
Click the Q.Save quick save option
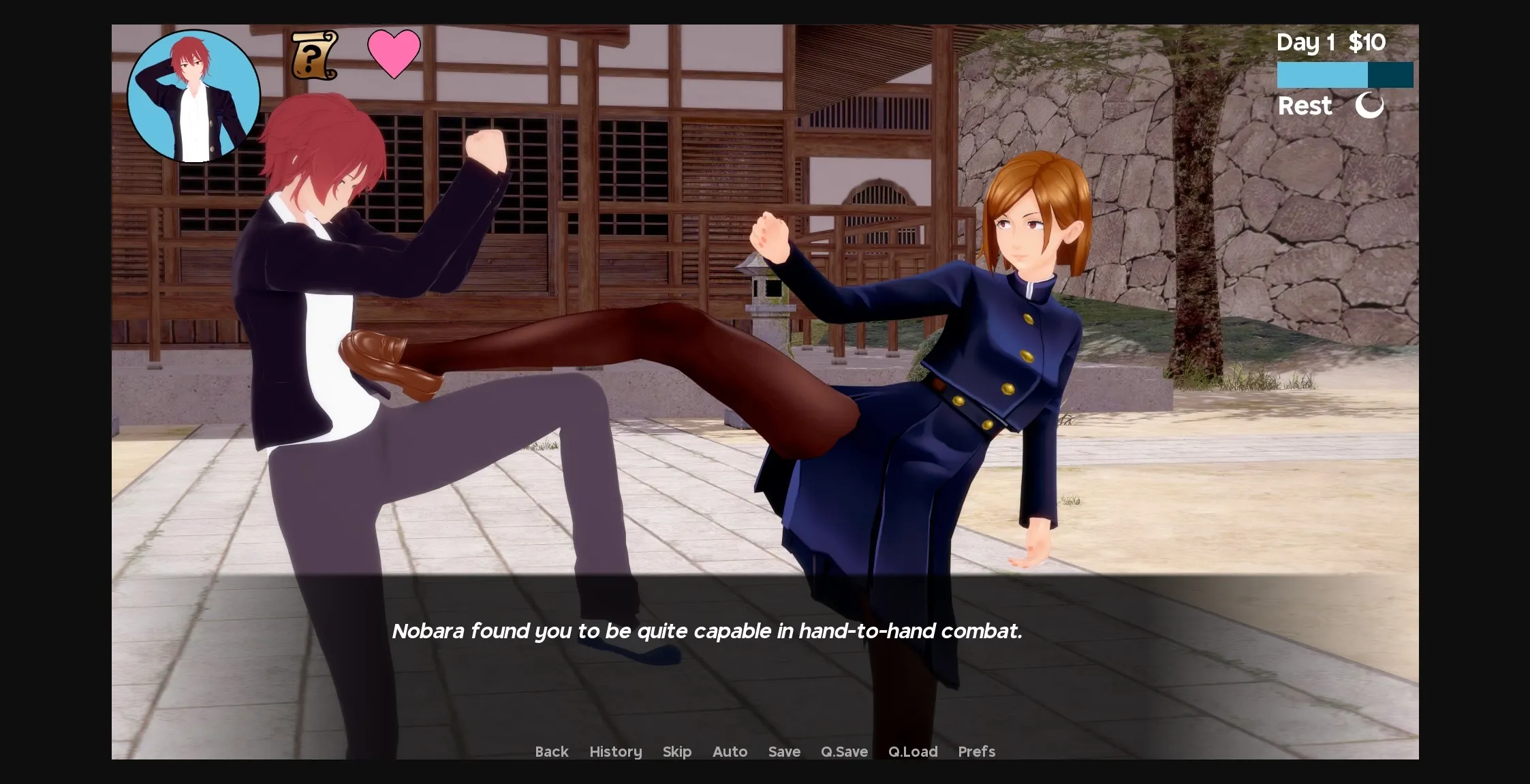click(x=844, y=752)
